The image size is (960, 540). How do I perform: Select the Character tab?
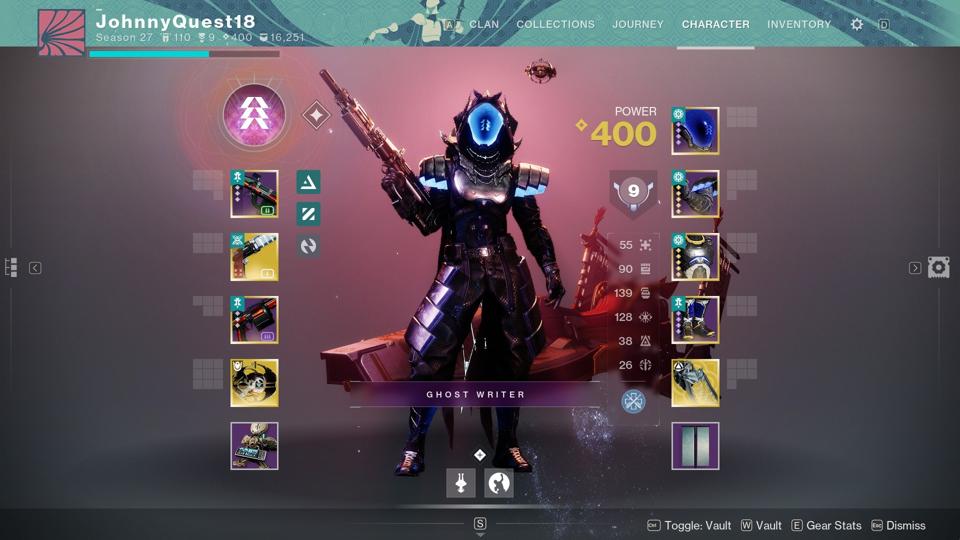[x=715, y=24]
